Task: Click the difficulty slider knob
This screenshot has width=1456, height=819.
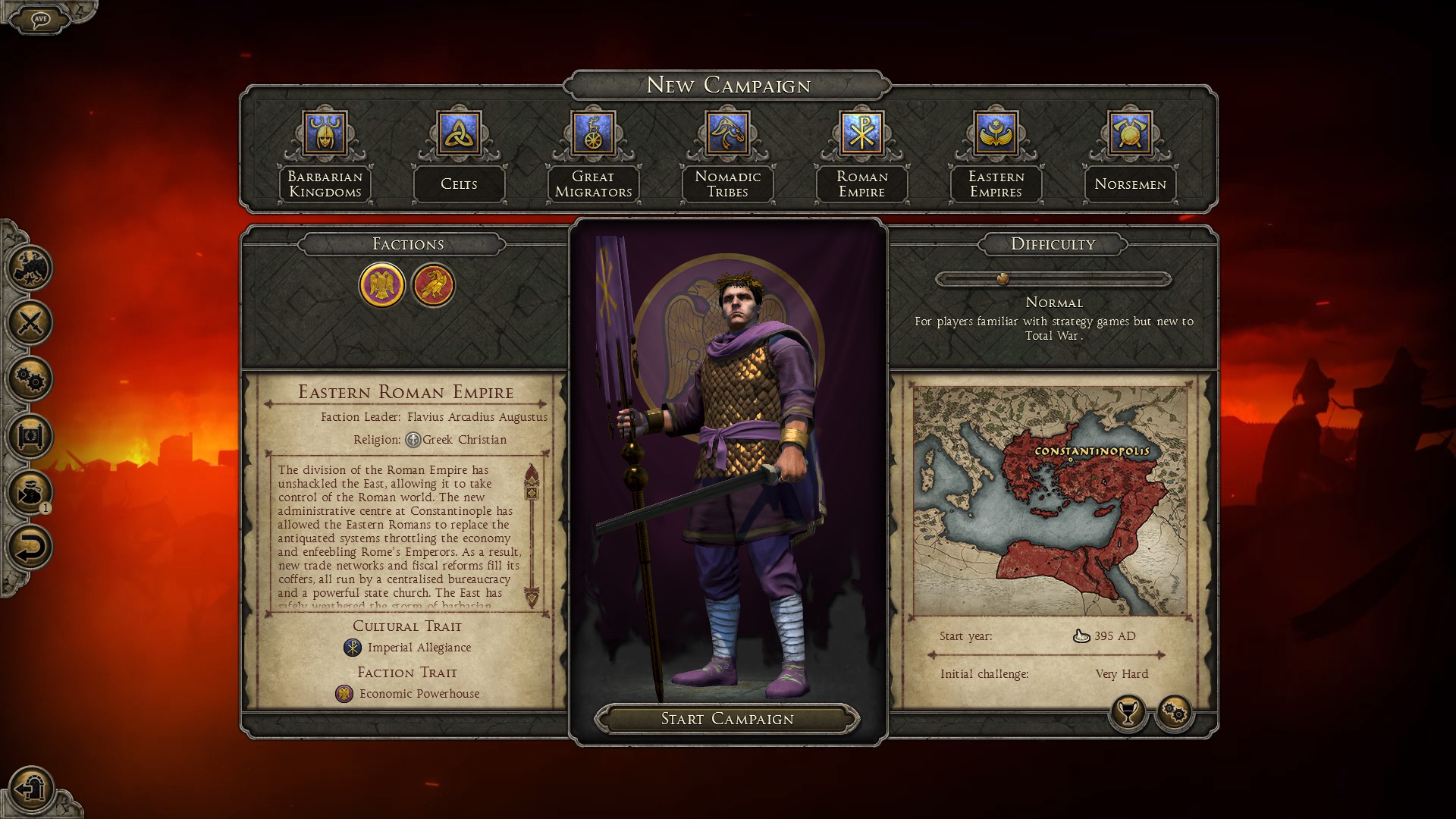Action: point(1003,279)
